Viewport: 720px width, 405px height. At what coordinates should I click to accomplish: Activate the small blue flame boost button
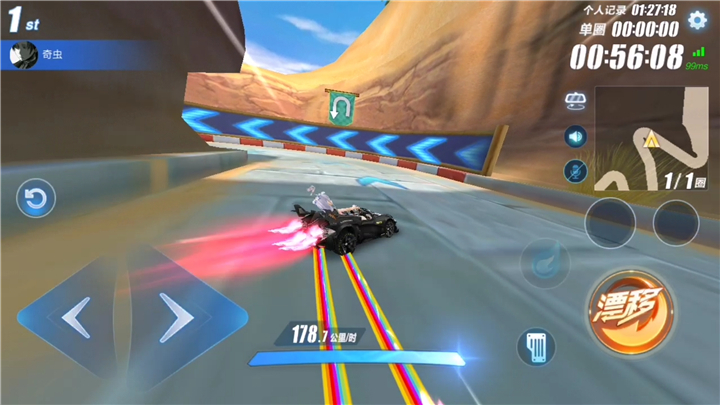pyautogui.click(x=547, y=261)
